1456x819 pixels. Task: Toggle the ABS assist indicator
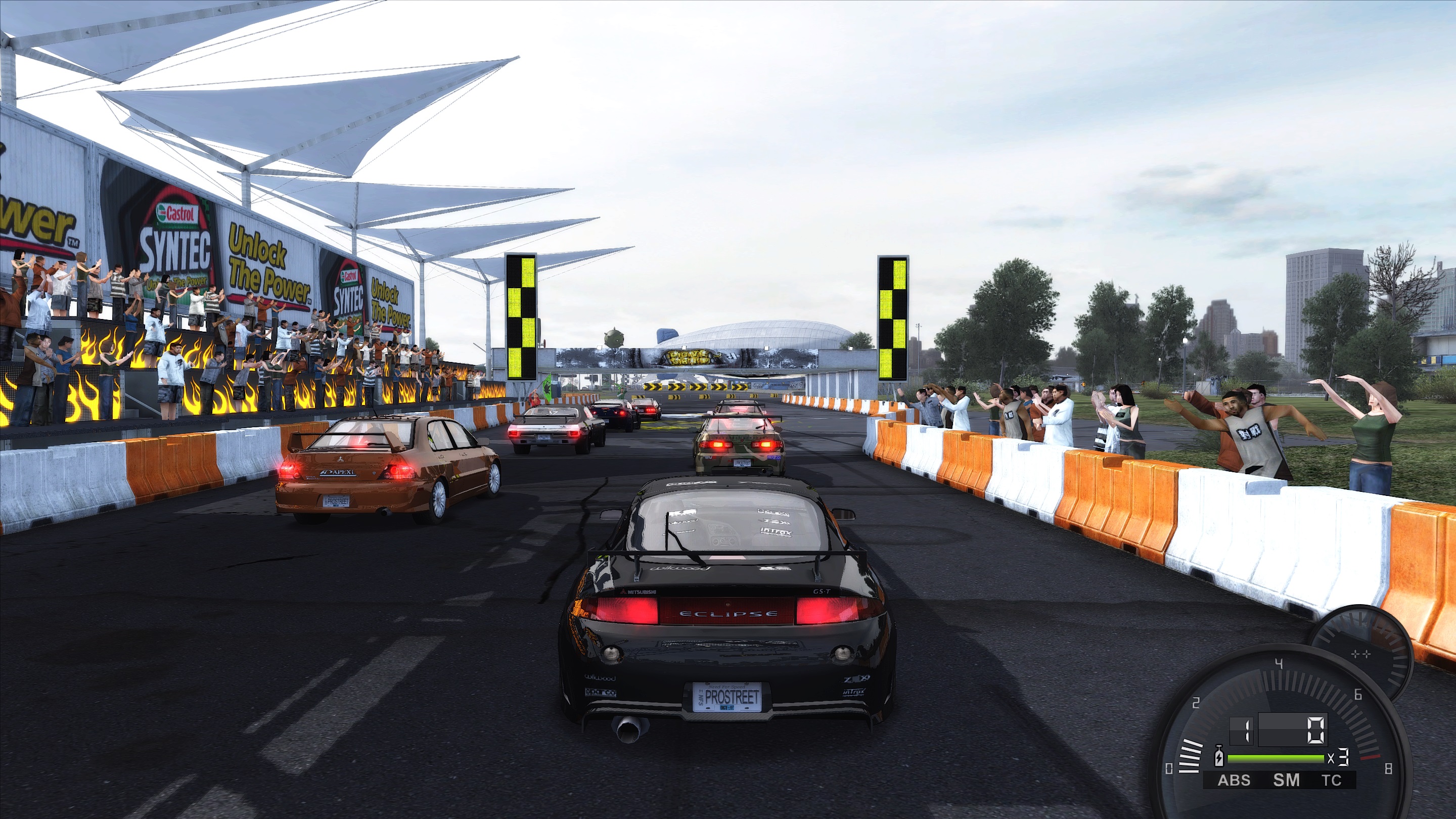pos(1234,781)
